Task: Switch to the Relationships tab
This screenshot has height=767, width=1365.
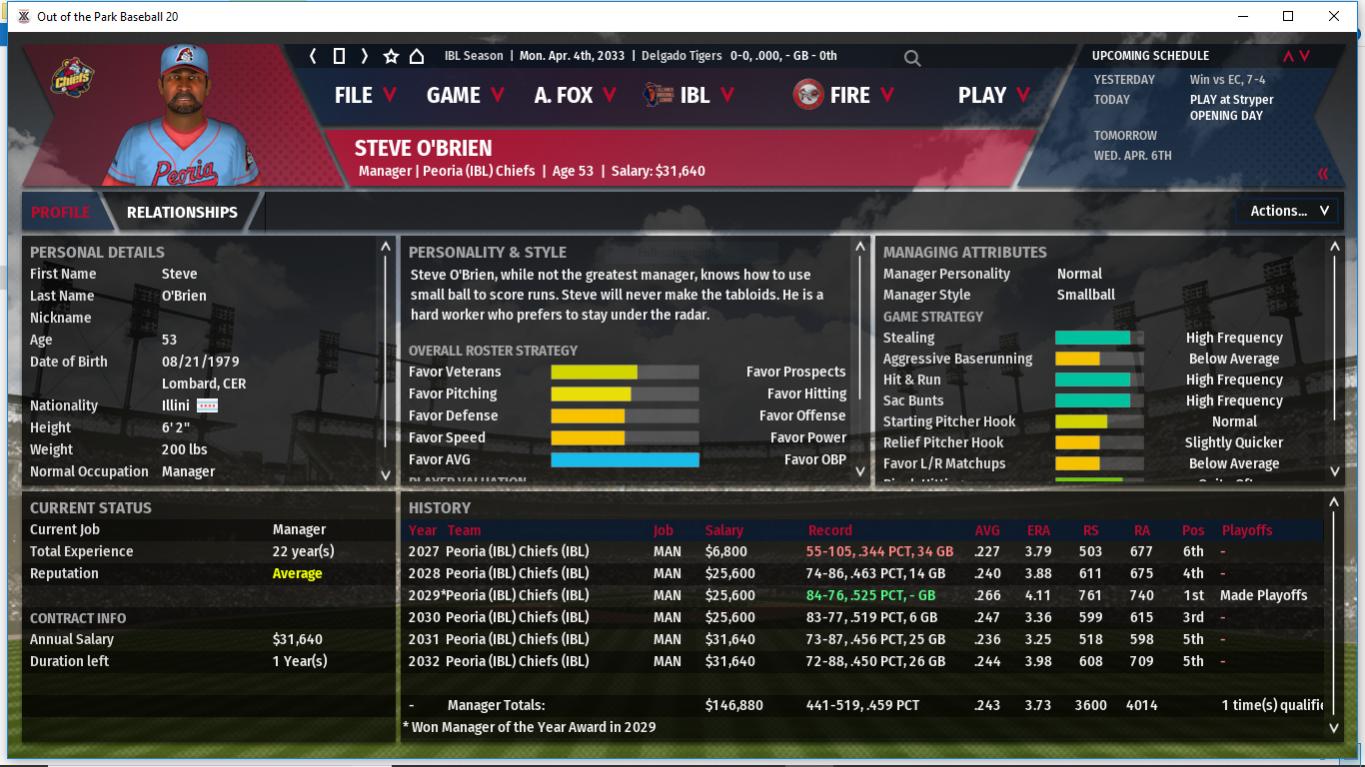Action: (182, 212)
